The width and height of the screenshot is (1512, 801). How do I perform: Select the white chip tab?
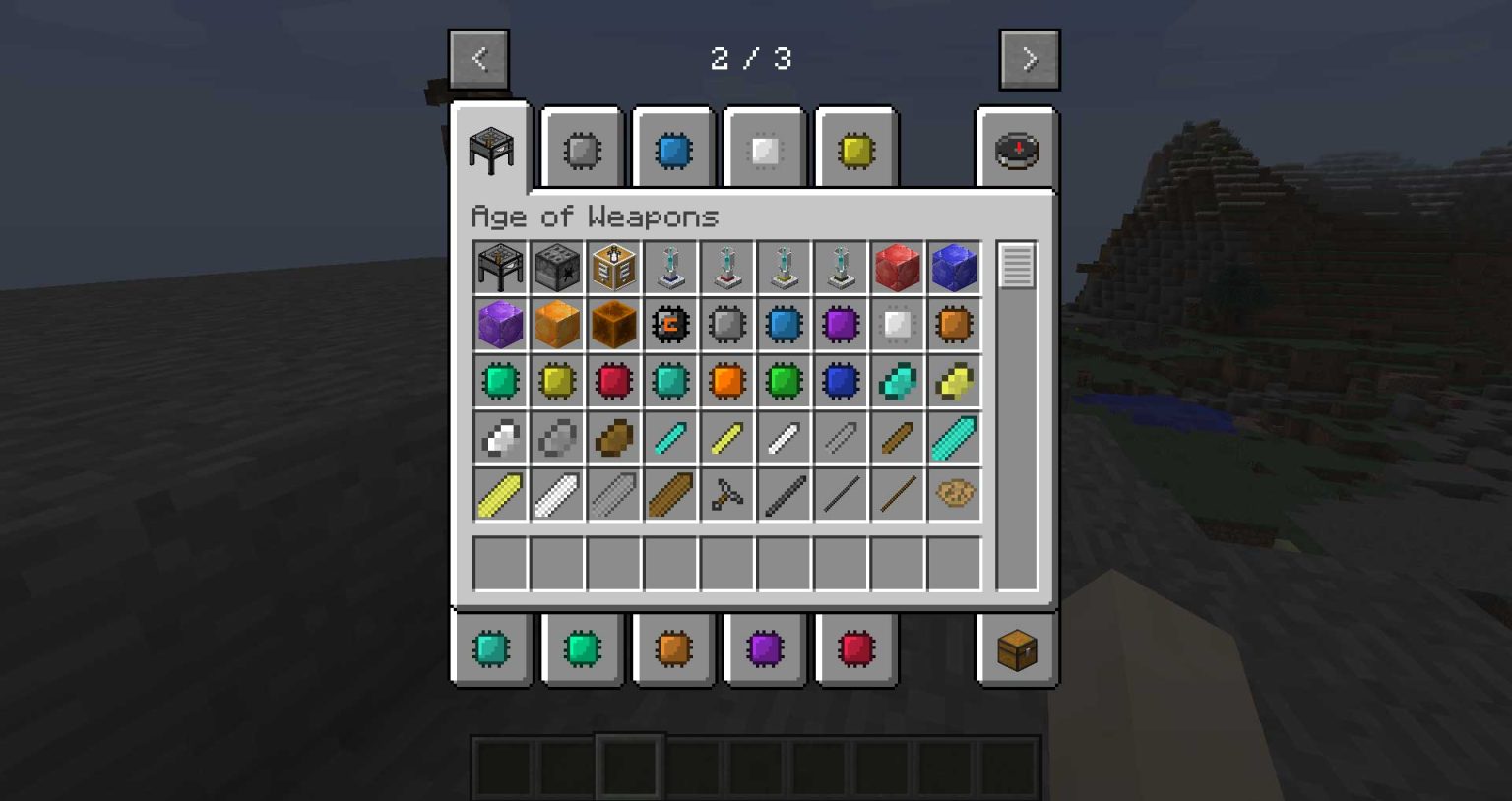tap(764, 150)
